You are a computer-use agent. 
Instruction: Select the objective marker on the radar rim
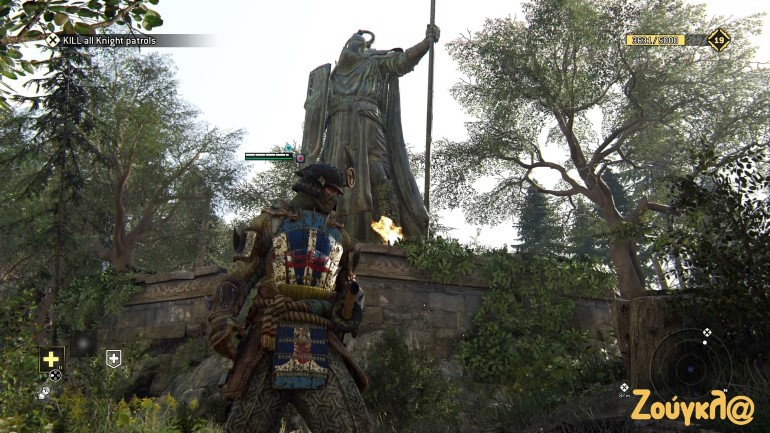pos(707,332)
